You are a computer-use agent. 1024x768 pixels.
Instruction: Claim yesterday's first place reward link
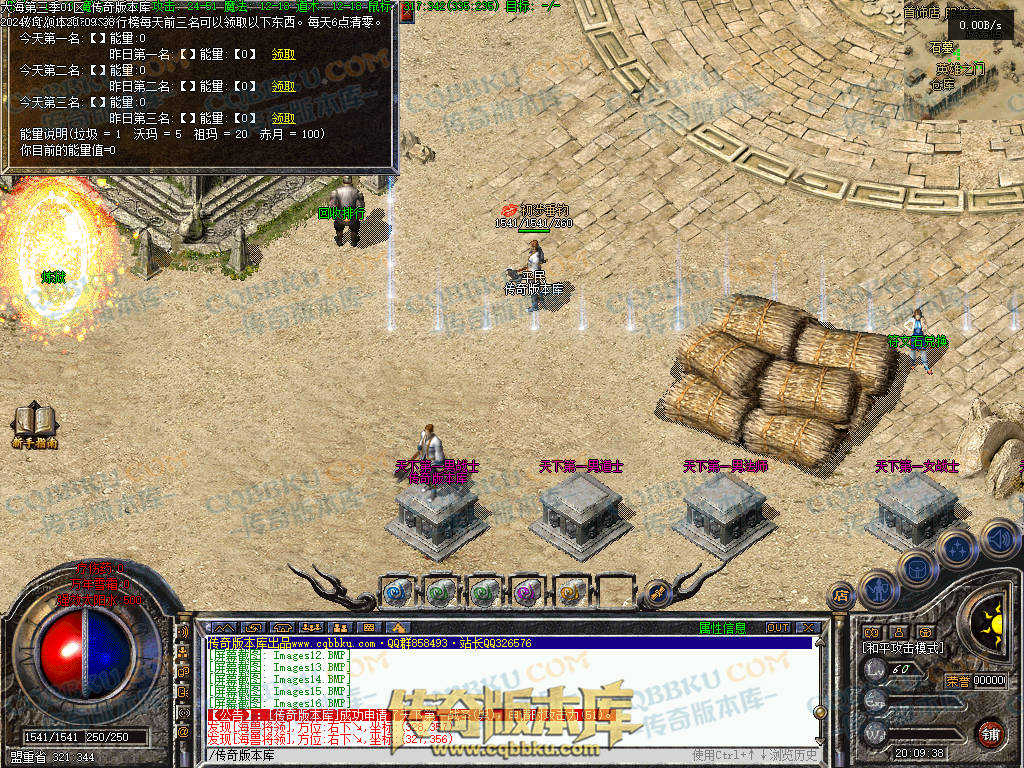[x=283, y=54]
